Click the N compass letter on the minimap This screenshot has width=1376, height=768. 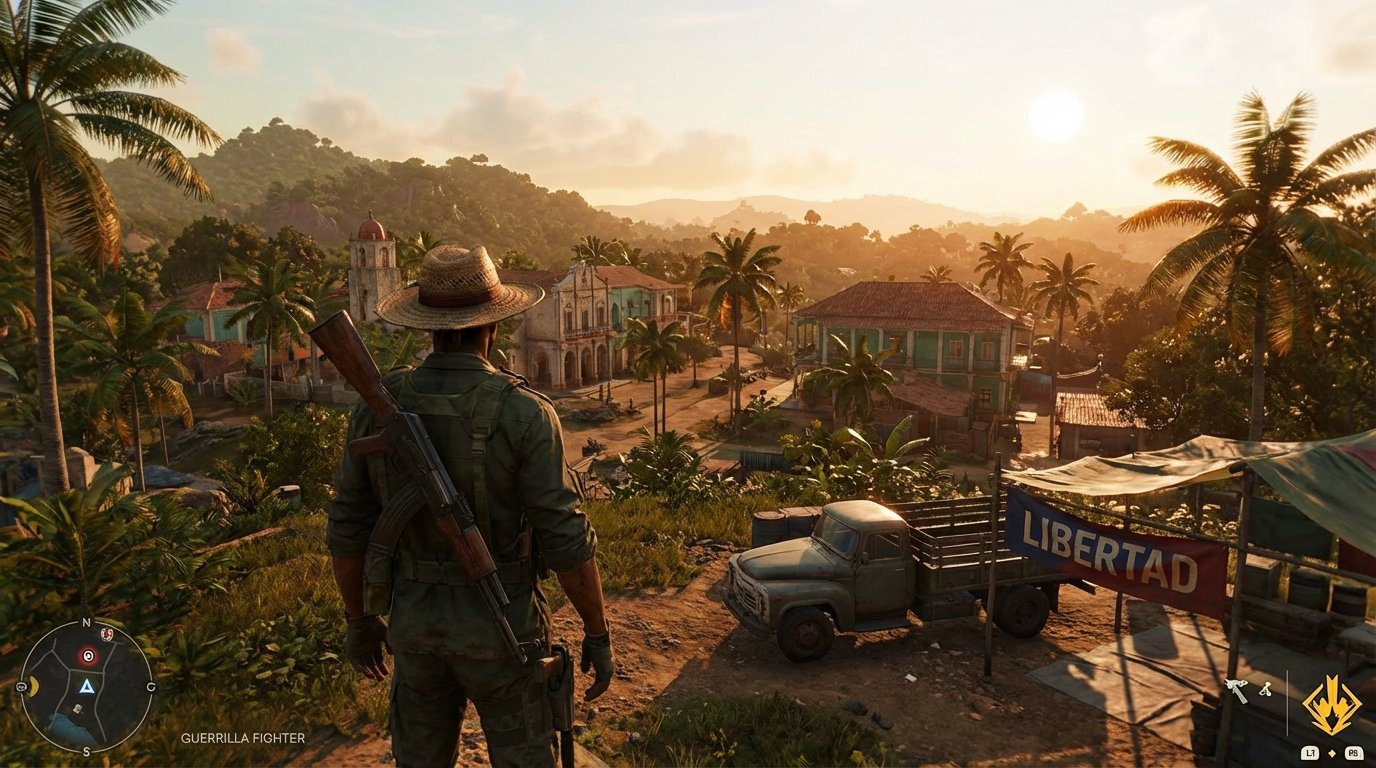[x=86, y=621]
